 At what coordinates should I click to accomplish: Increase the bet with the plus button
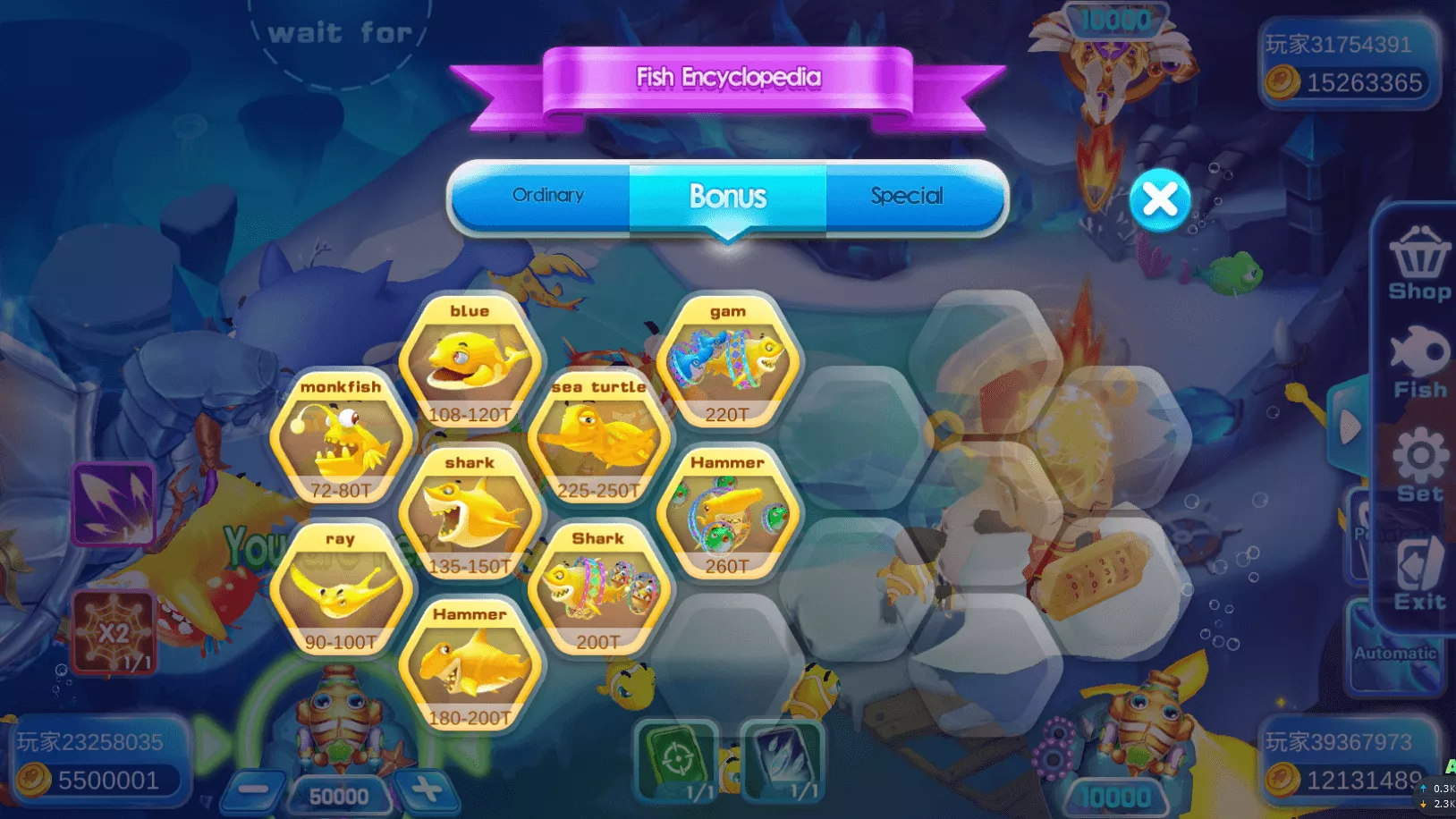(426, 789)
